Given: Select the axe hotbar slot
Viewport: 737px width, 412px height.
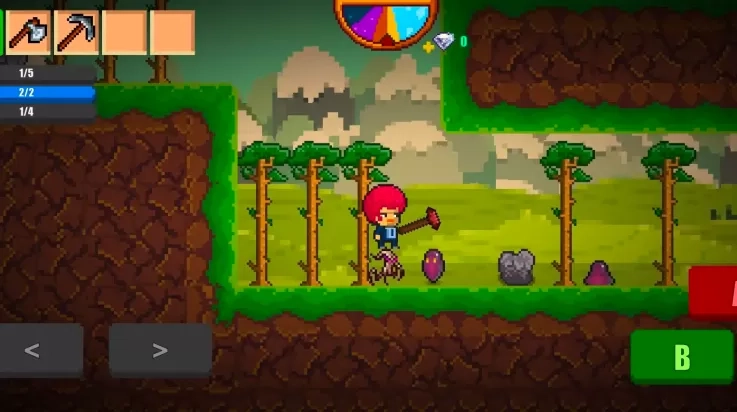Looking at the screenshot, I should click(x=28, y=32).
